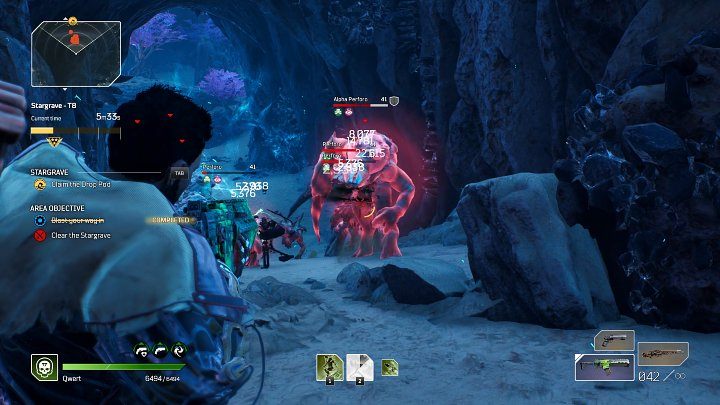
Task: Click the skull class portrait icon
Action: pyautogui.click(x=43, y=366)
